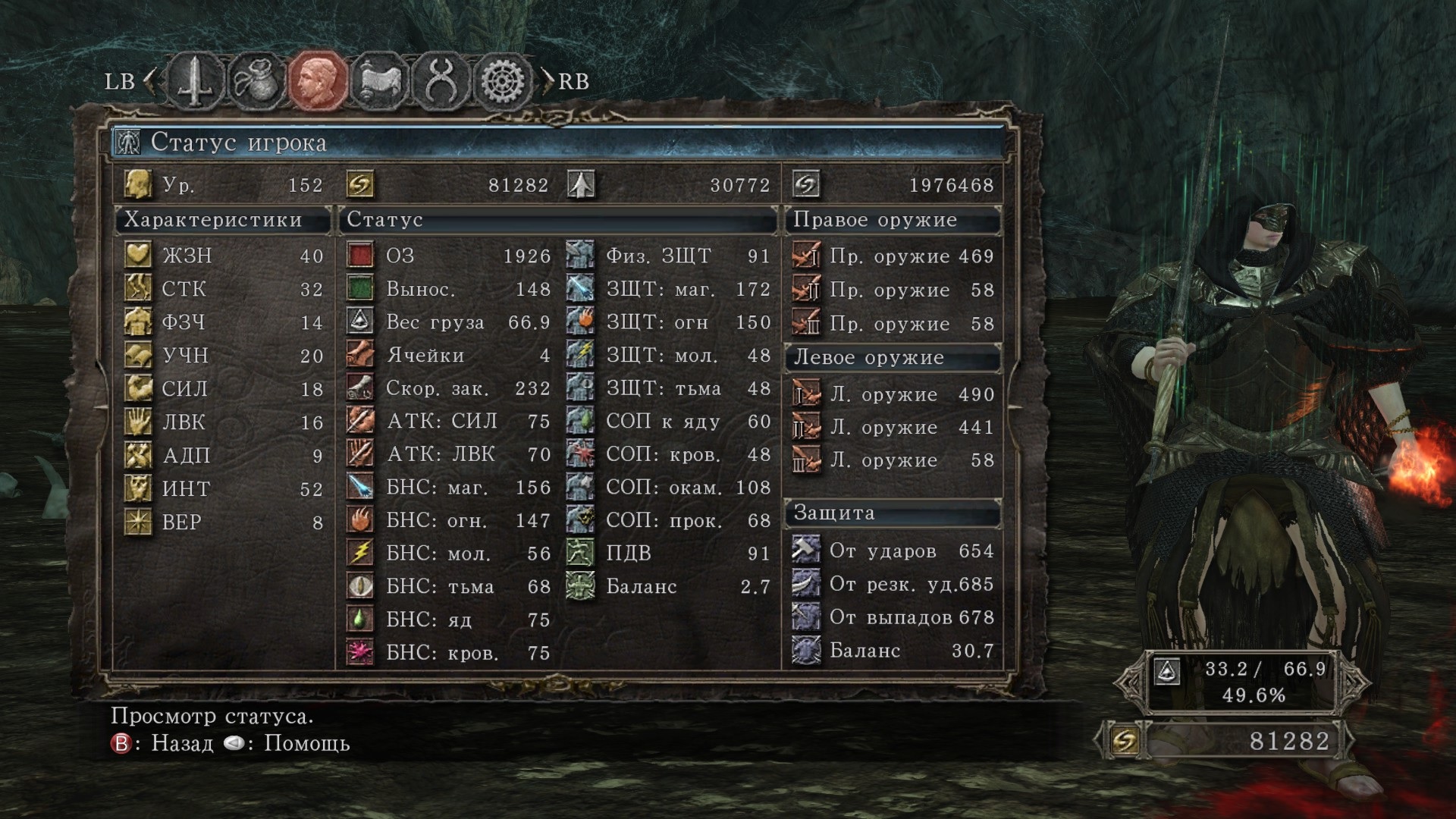Screen dimensions: 1456x819
Task: Choose the СТК attribute row
Action: pos(224,289)
